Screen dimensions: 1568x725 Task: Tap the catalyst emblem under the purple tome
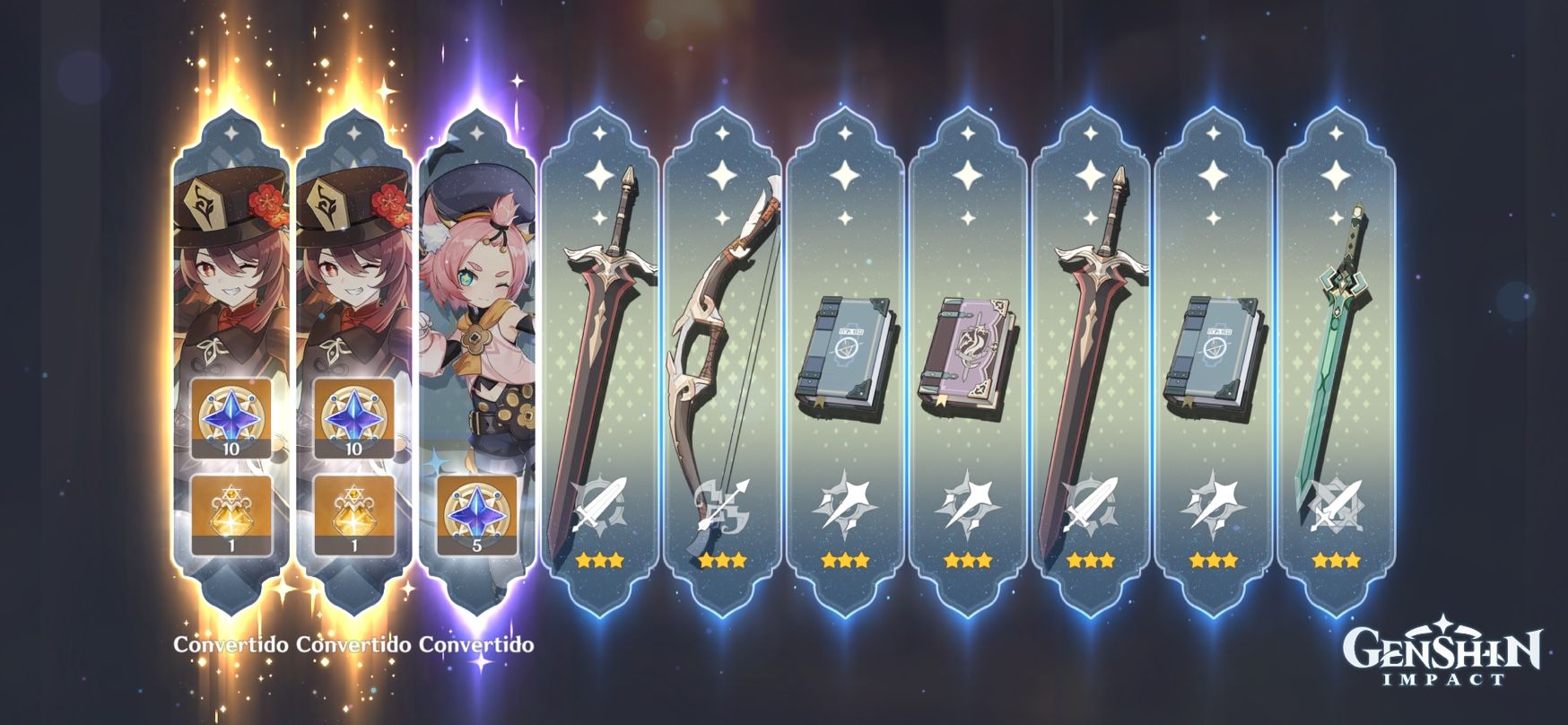[967, 505]
